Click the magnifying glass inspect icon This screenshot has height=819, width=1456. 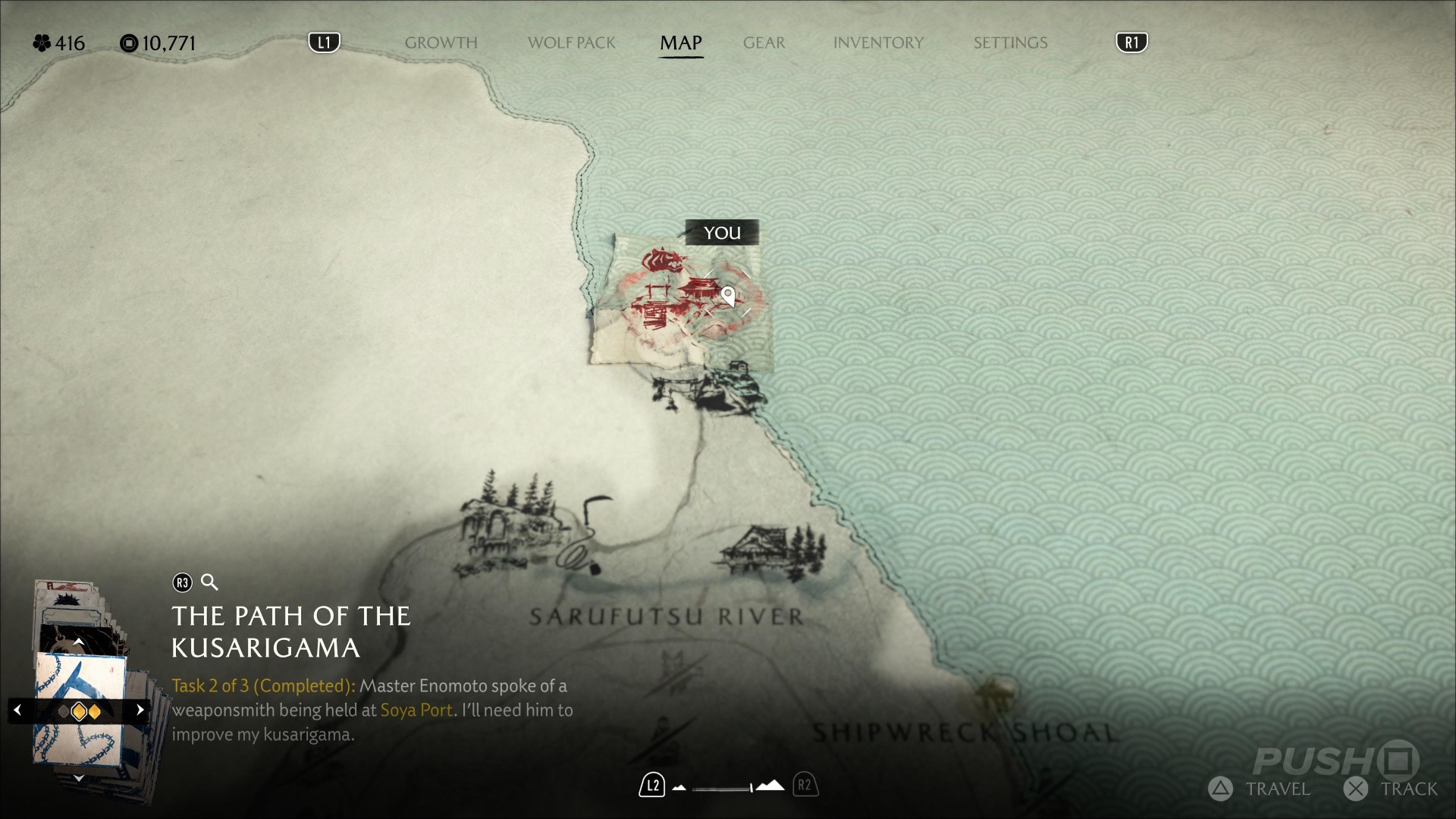(x=209, y=582)
